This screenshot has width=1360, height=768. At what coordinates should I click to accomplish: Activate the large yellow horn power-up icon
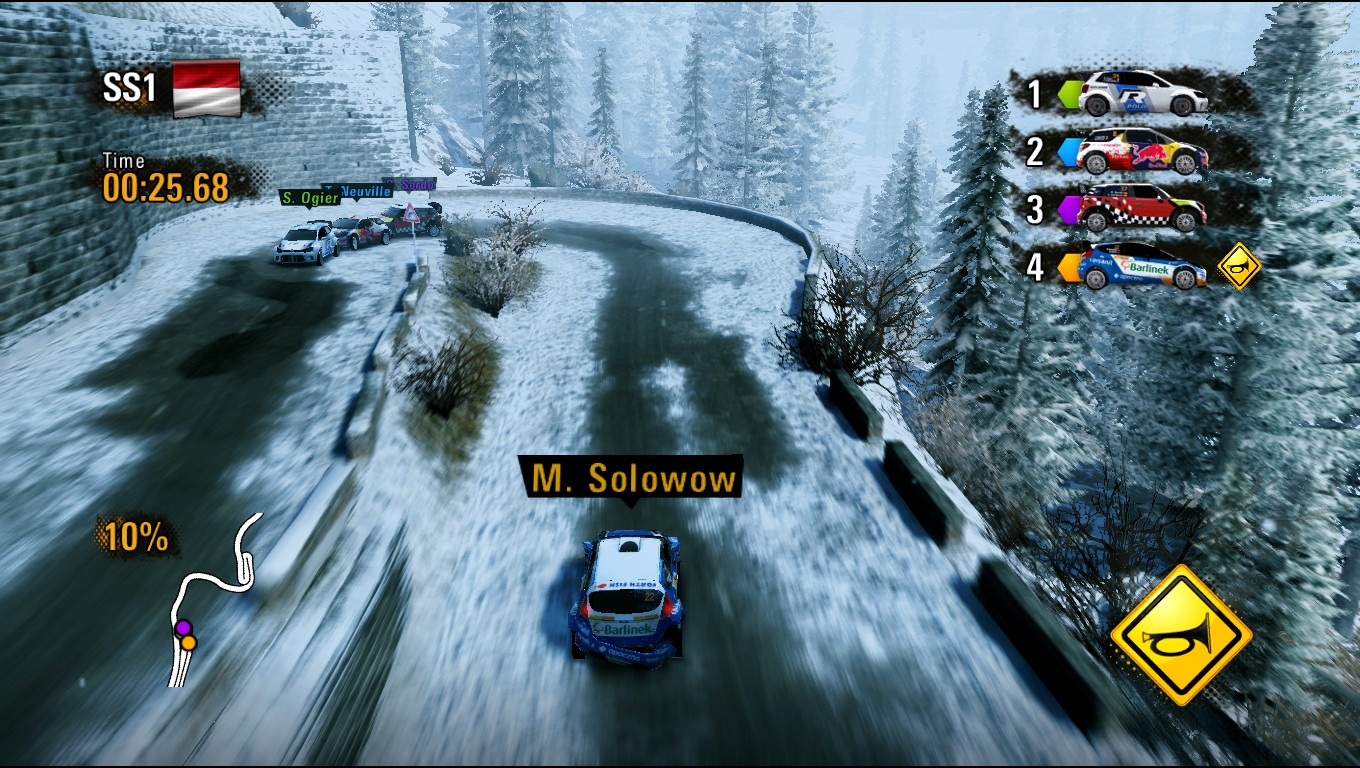[x=1181, y=635]
